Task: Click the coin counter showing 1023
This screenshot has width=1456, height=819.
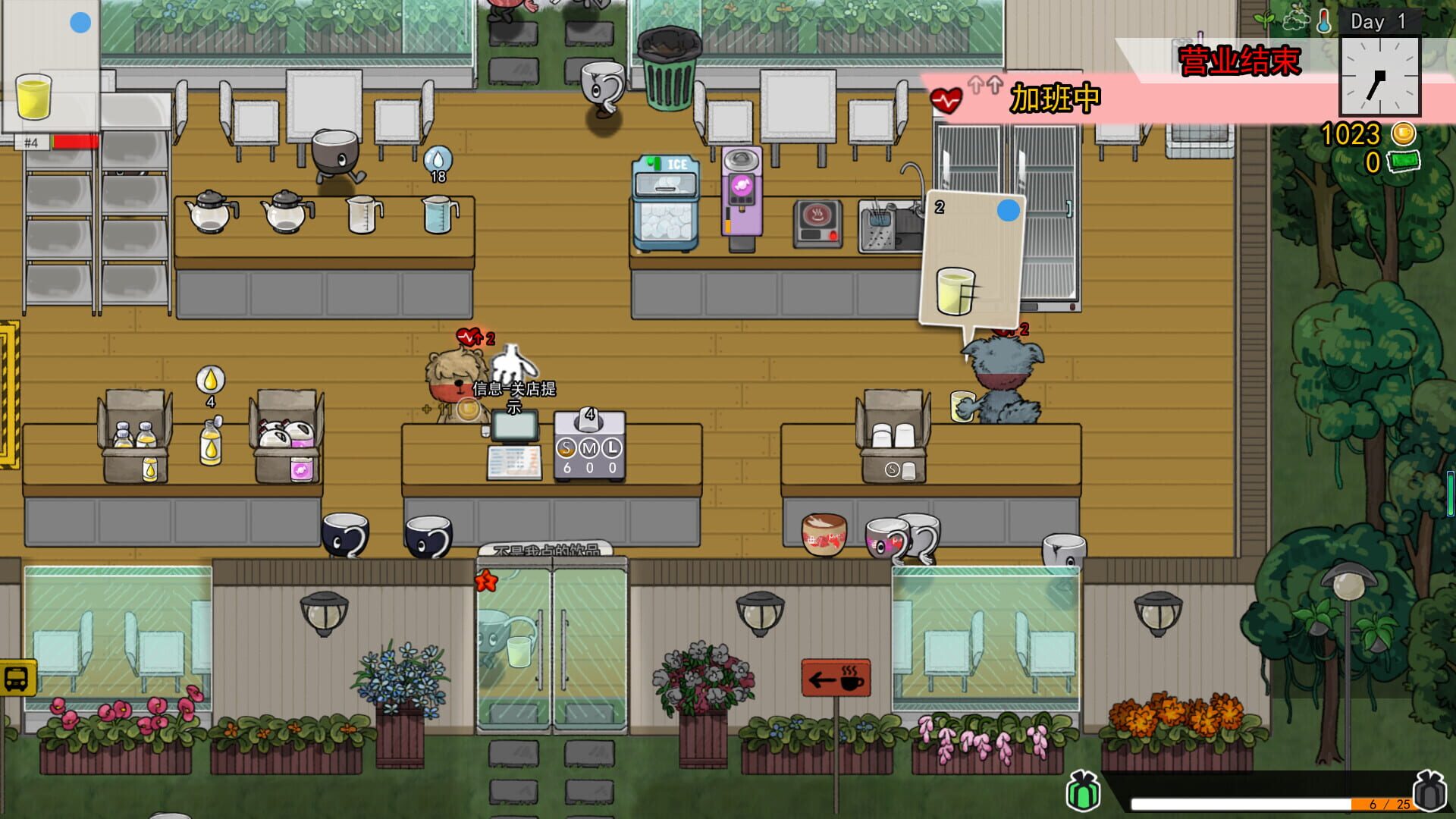Action: 1352,135
